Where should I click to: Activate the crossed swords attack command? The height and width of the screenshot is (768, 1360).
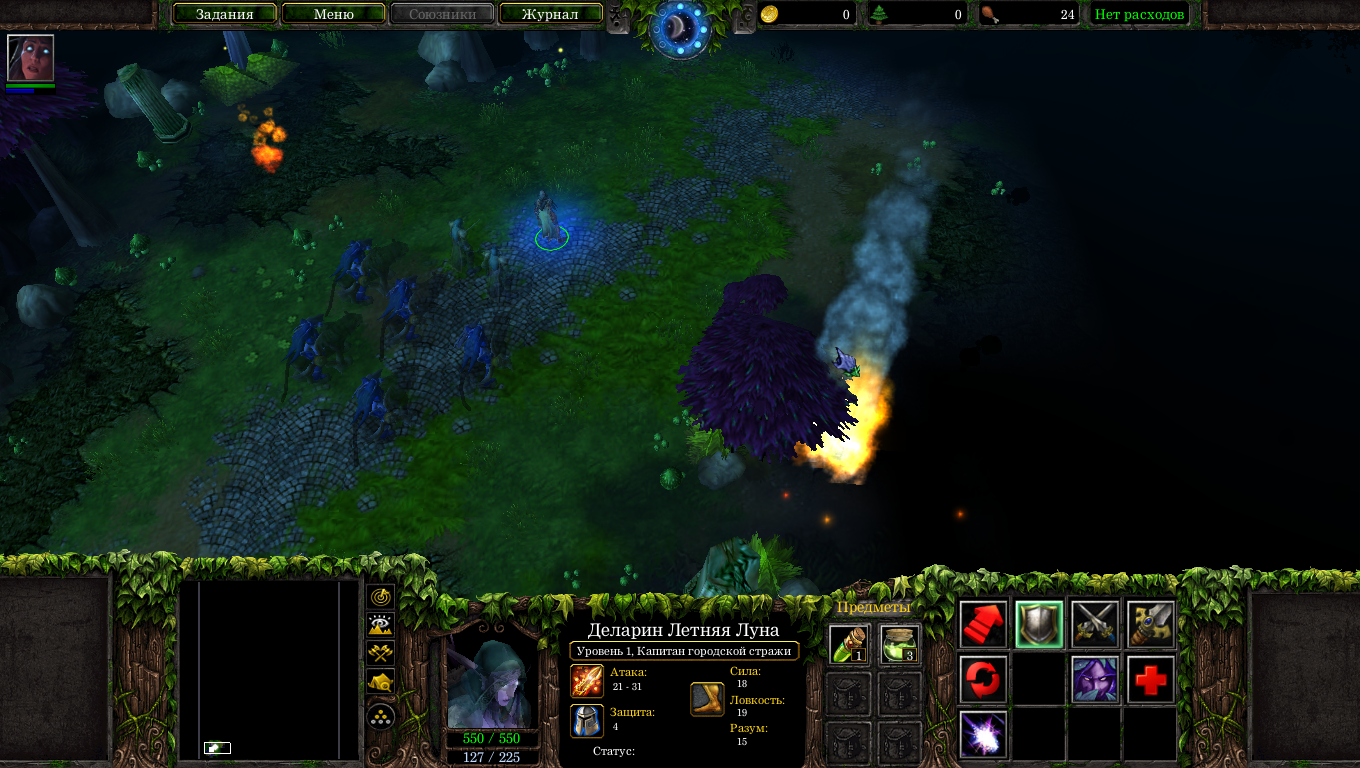click(1095, 624)
